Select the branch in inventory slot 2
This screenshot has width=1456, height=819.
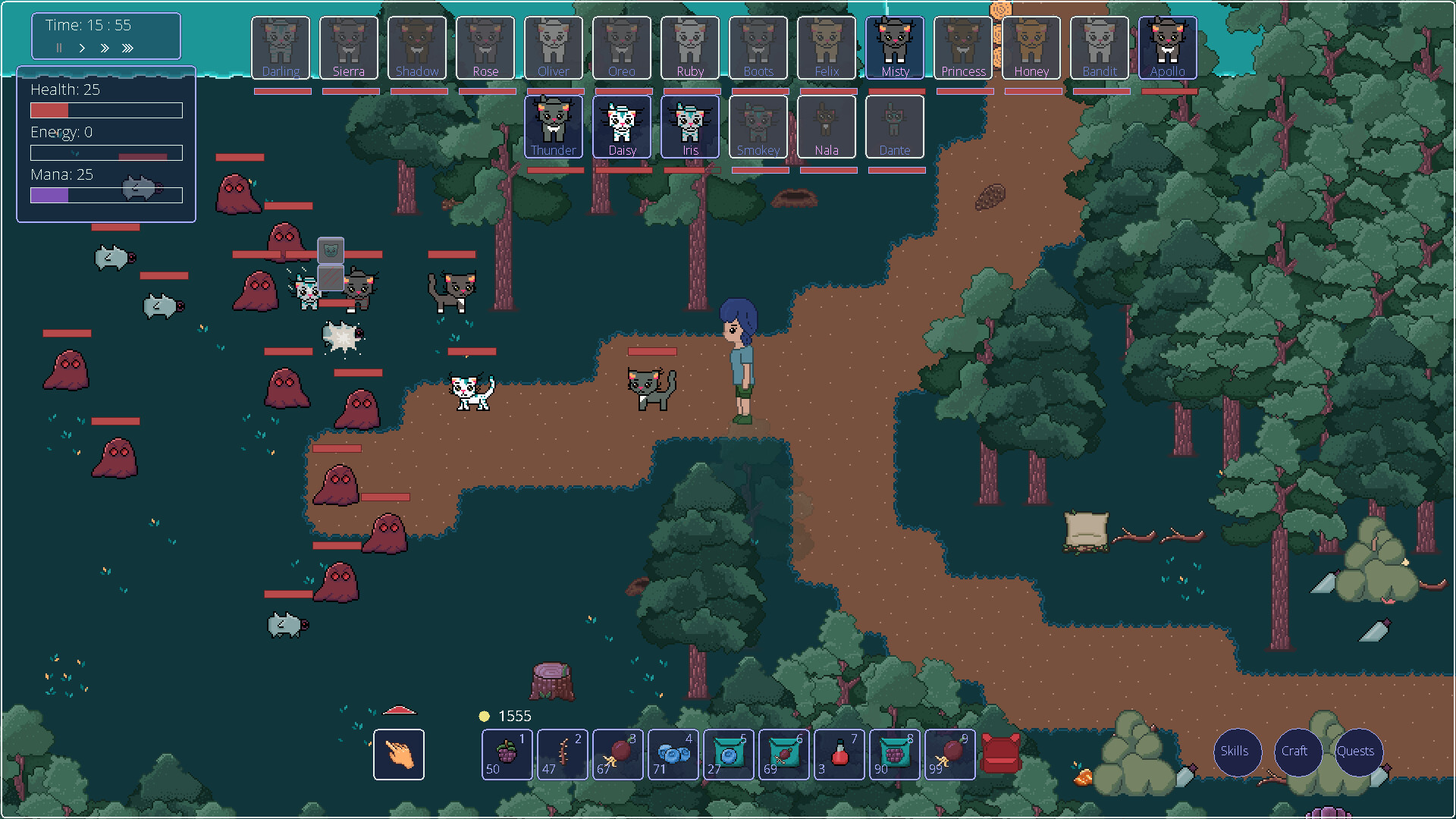[x=562, y=755]
